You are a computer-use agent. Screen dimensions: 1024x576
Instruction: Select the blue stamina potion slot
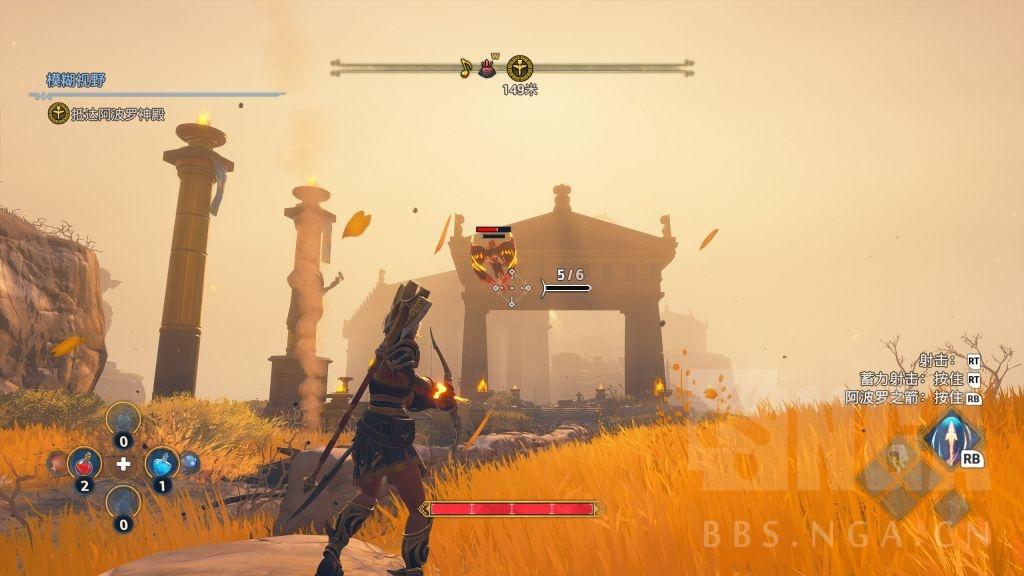click(x=162, y=464)
